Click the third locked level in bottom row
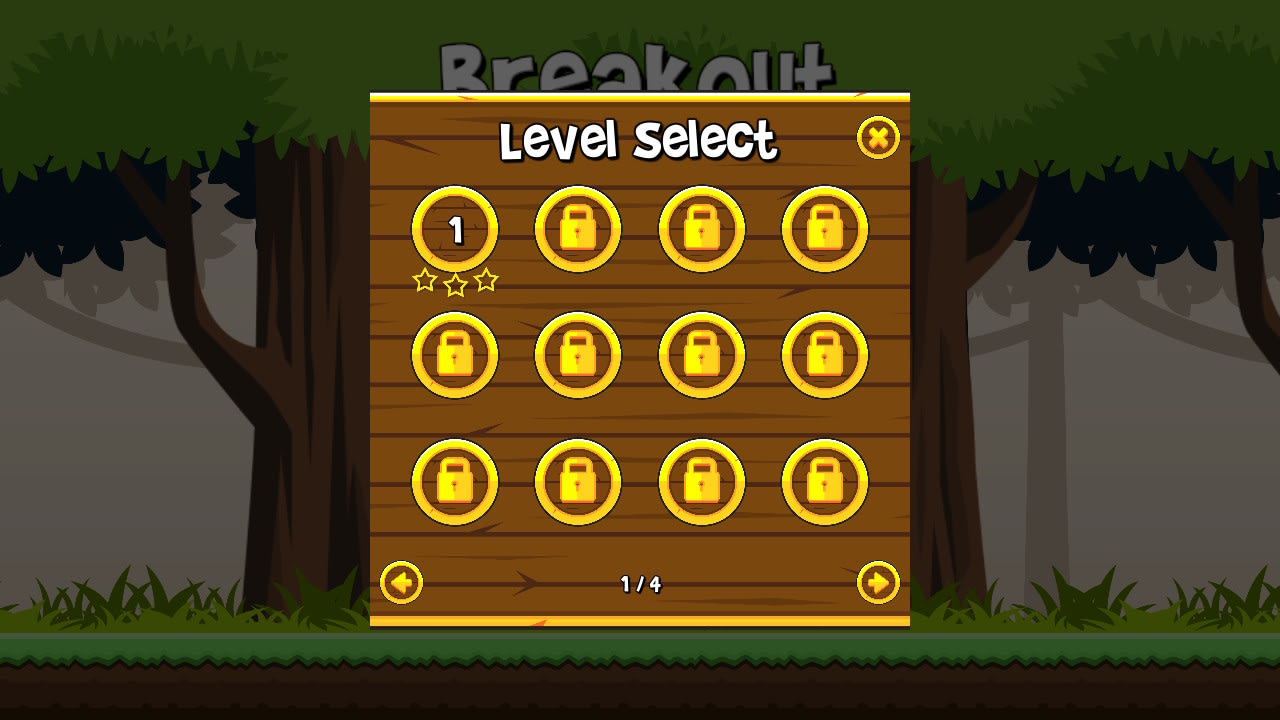Viewport: 1280px width, 720px height. tap(703, 481)
